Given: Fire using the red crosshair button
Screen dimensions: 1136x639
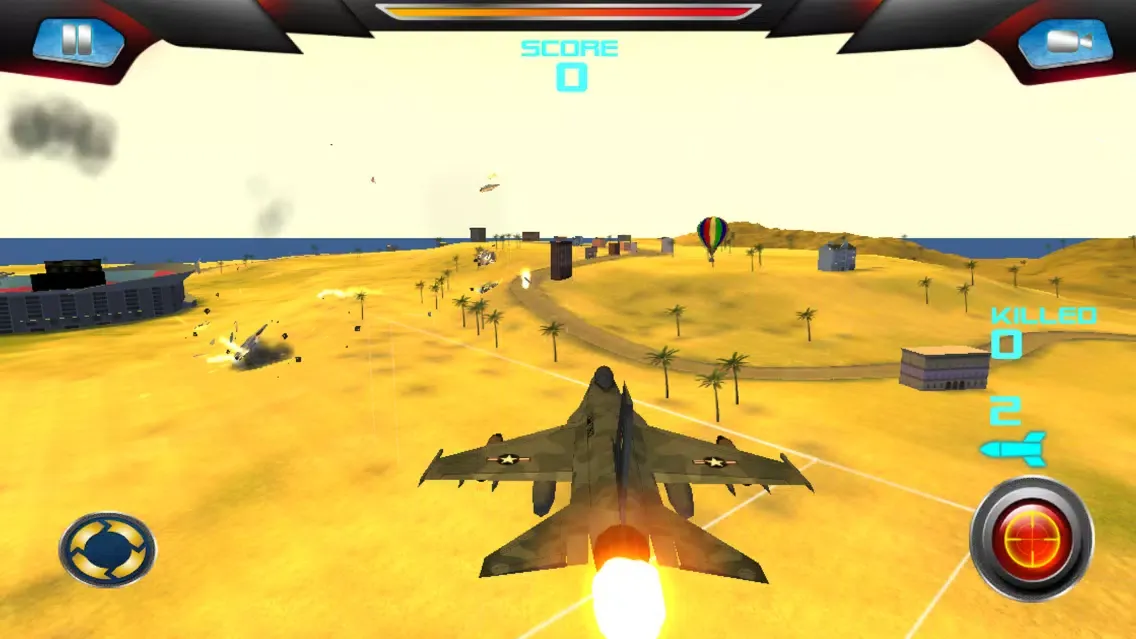Looking at the screenshot, I should 1031,539.
